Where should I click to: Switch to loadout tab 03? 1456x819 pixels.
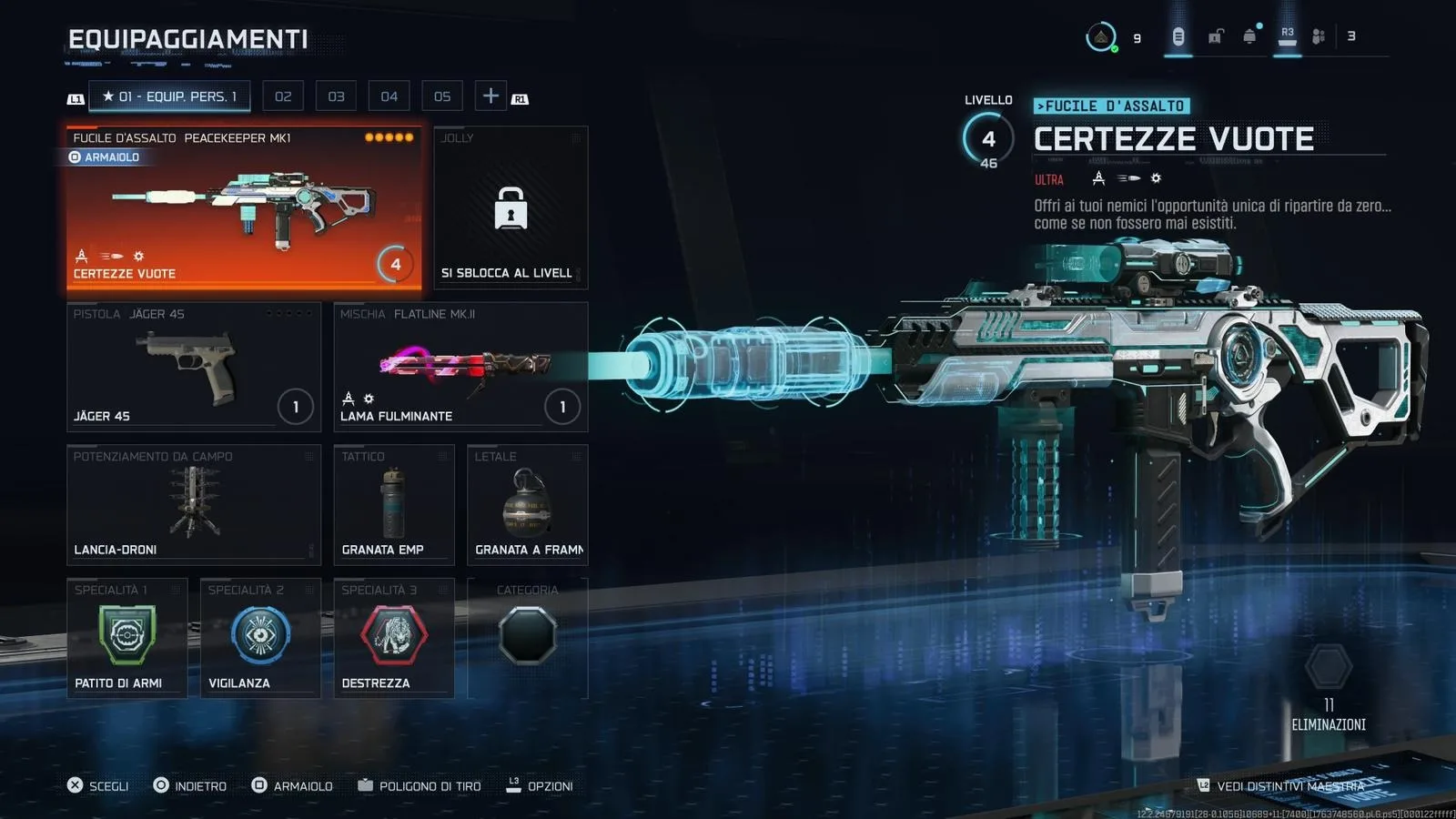click(336, 96)
